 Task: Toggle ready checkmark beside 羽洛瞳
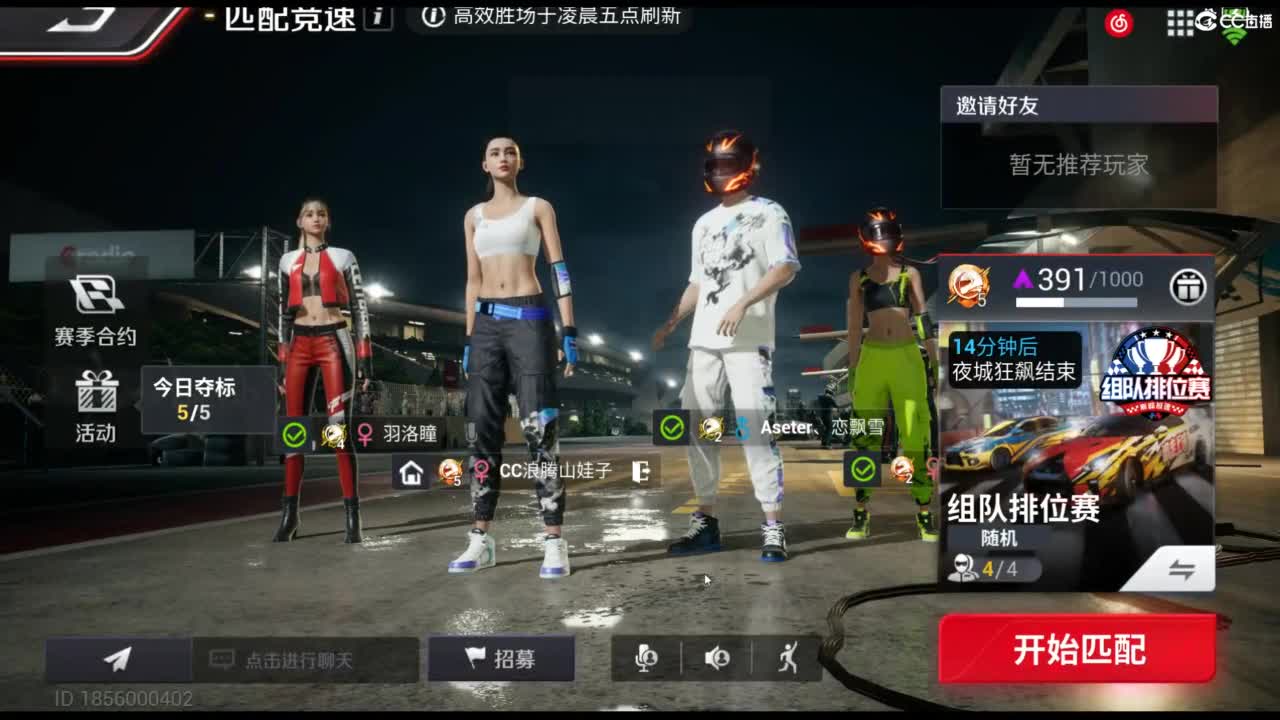coord(292,435)
